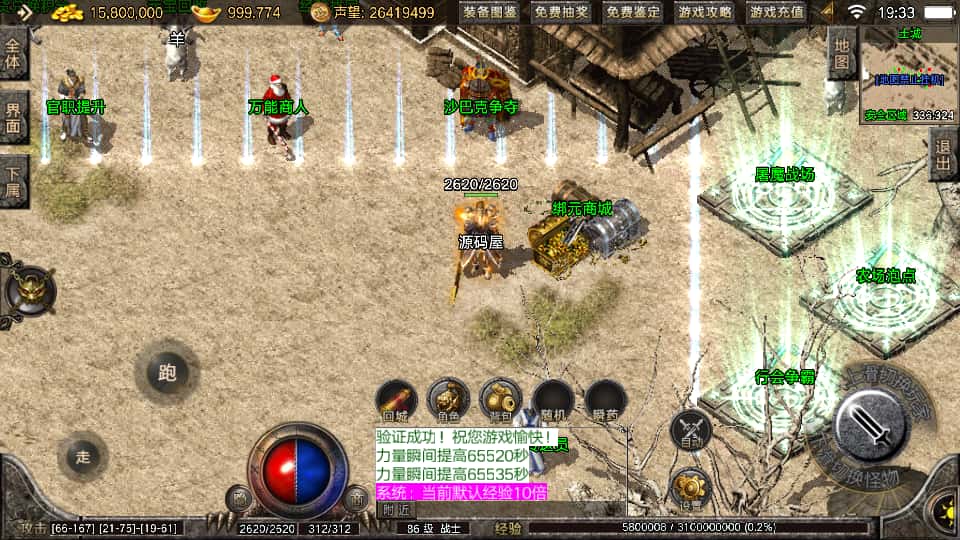Viewport: 960px width, 540px height.
Task: Tap the 免费抽奖 free lottery button
Action: (562, 13)
